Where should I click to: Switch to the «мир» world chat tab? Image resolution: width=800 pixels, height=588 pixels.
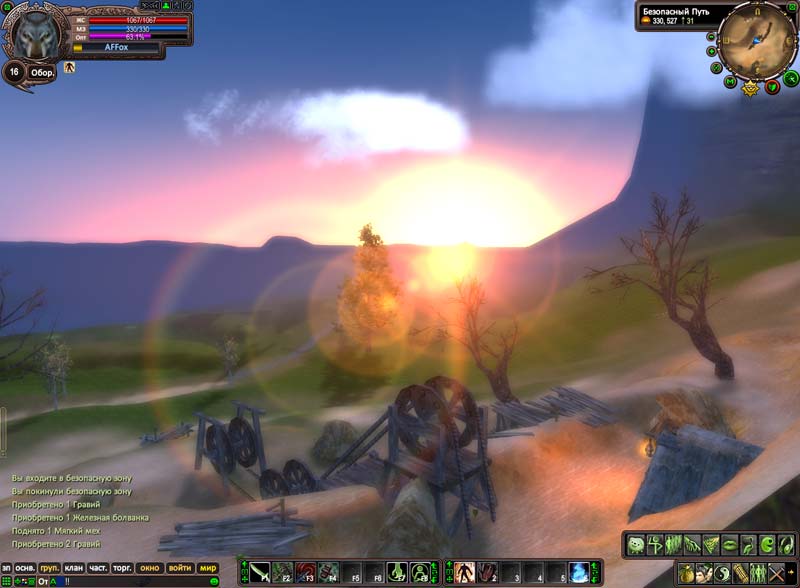pos(208,568)
